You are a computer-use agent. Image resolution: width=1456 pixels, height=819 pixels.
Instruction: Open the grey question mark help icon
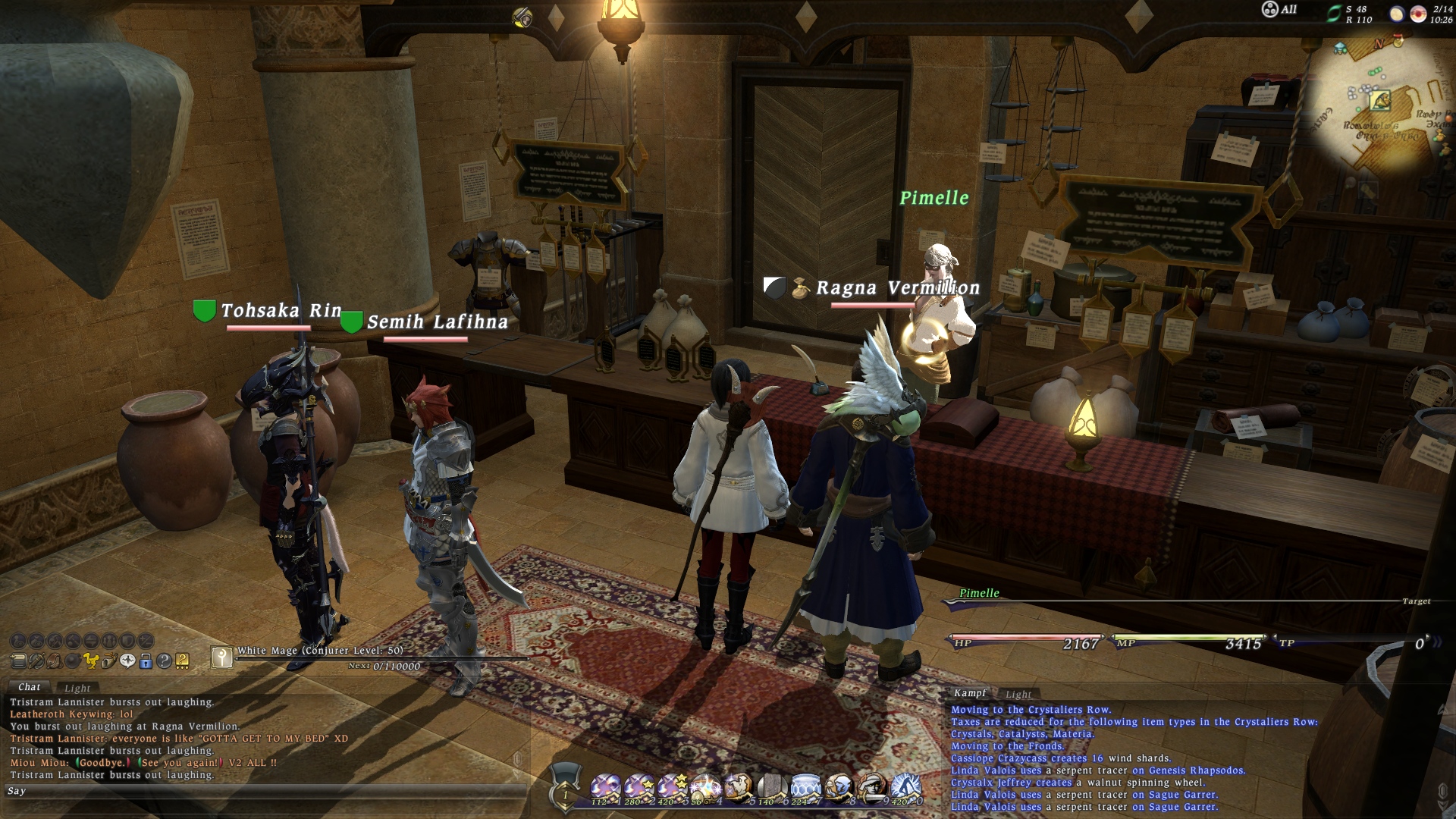pyautogui.click(x=164, y=661)
